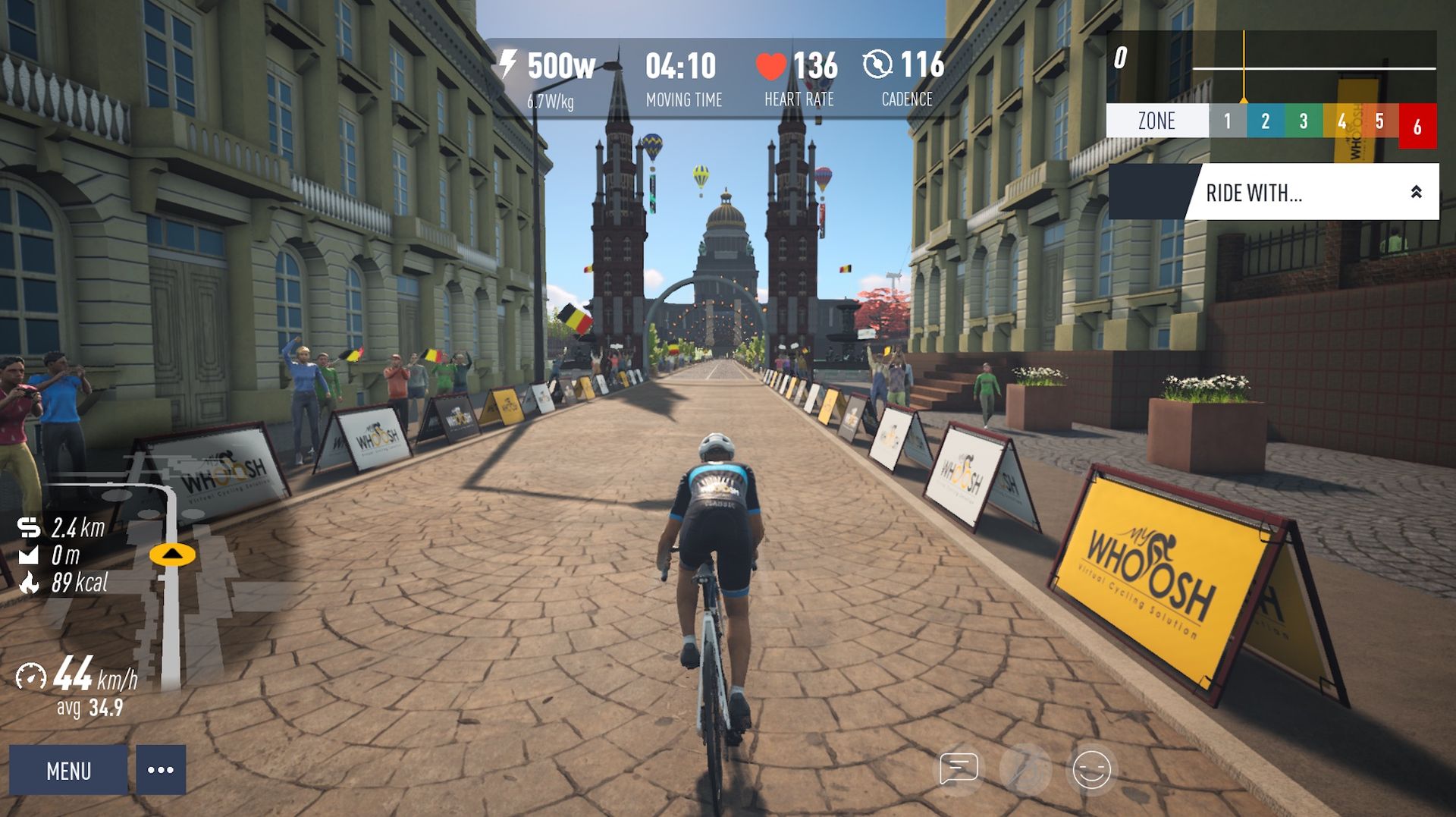Select zone 3 on the zone bar
Screen dimensions: 1456x817
[1303, 120]
